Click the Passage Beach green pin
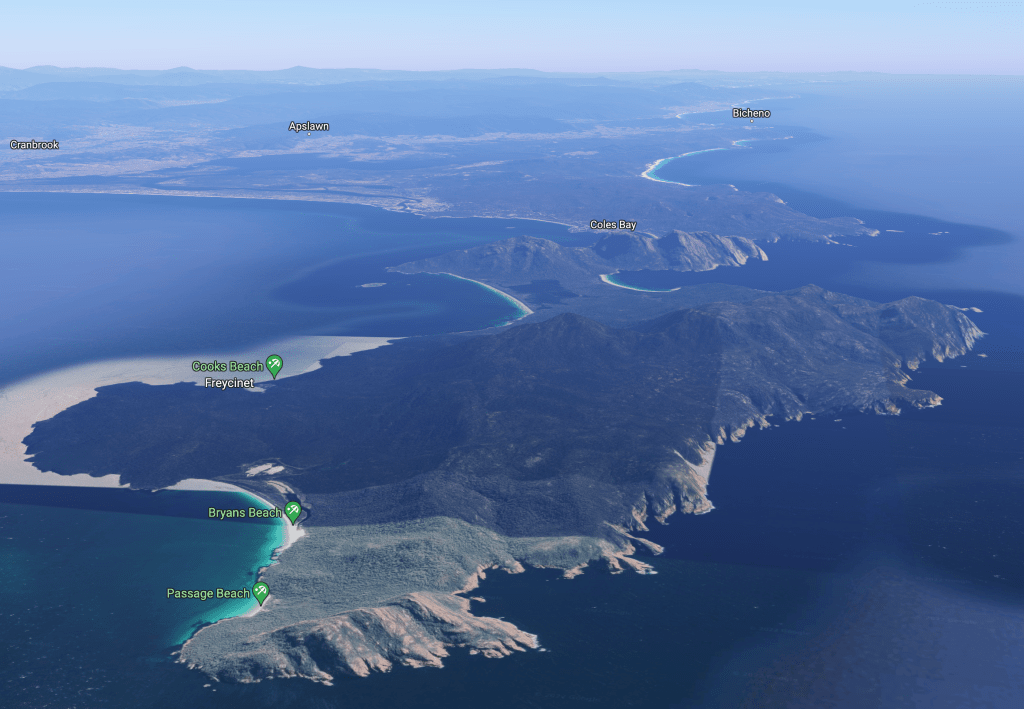Screen dimensions: 1024x709 [x=260, y=592]
